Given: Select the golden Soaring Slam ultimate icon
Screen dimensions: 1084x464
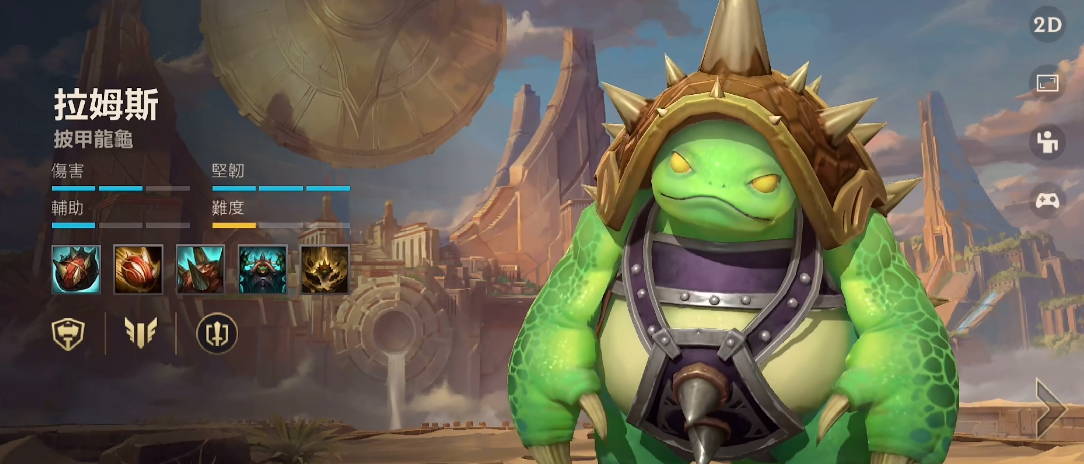Looking at the screenshot, I should [325, 269].
